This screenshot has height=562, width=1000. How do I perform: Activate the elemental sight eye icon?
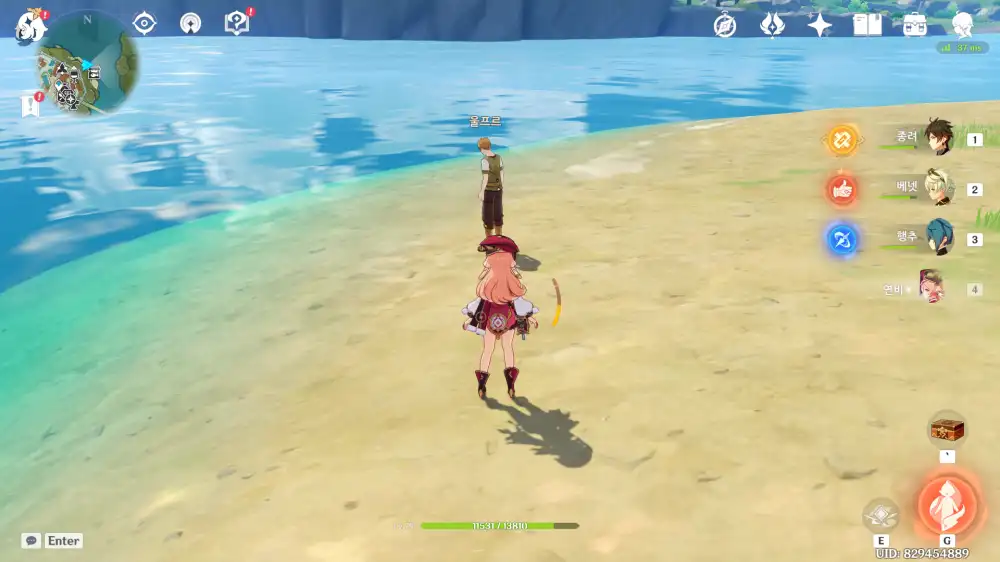coord(145,22)
